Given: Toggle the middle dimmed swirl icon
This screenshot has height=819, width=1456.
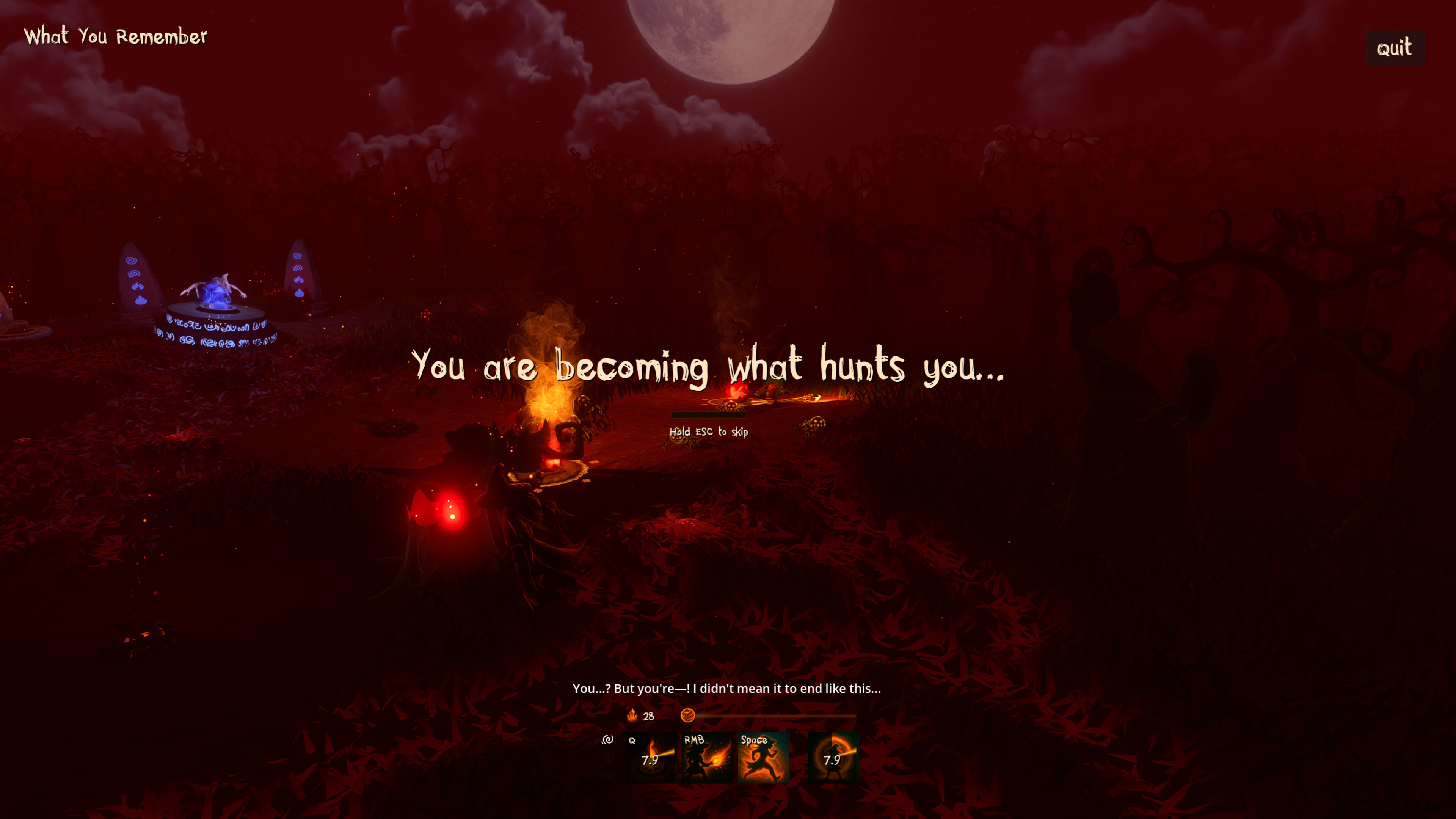Looking at the screenshot, I should (607, 758).
